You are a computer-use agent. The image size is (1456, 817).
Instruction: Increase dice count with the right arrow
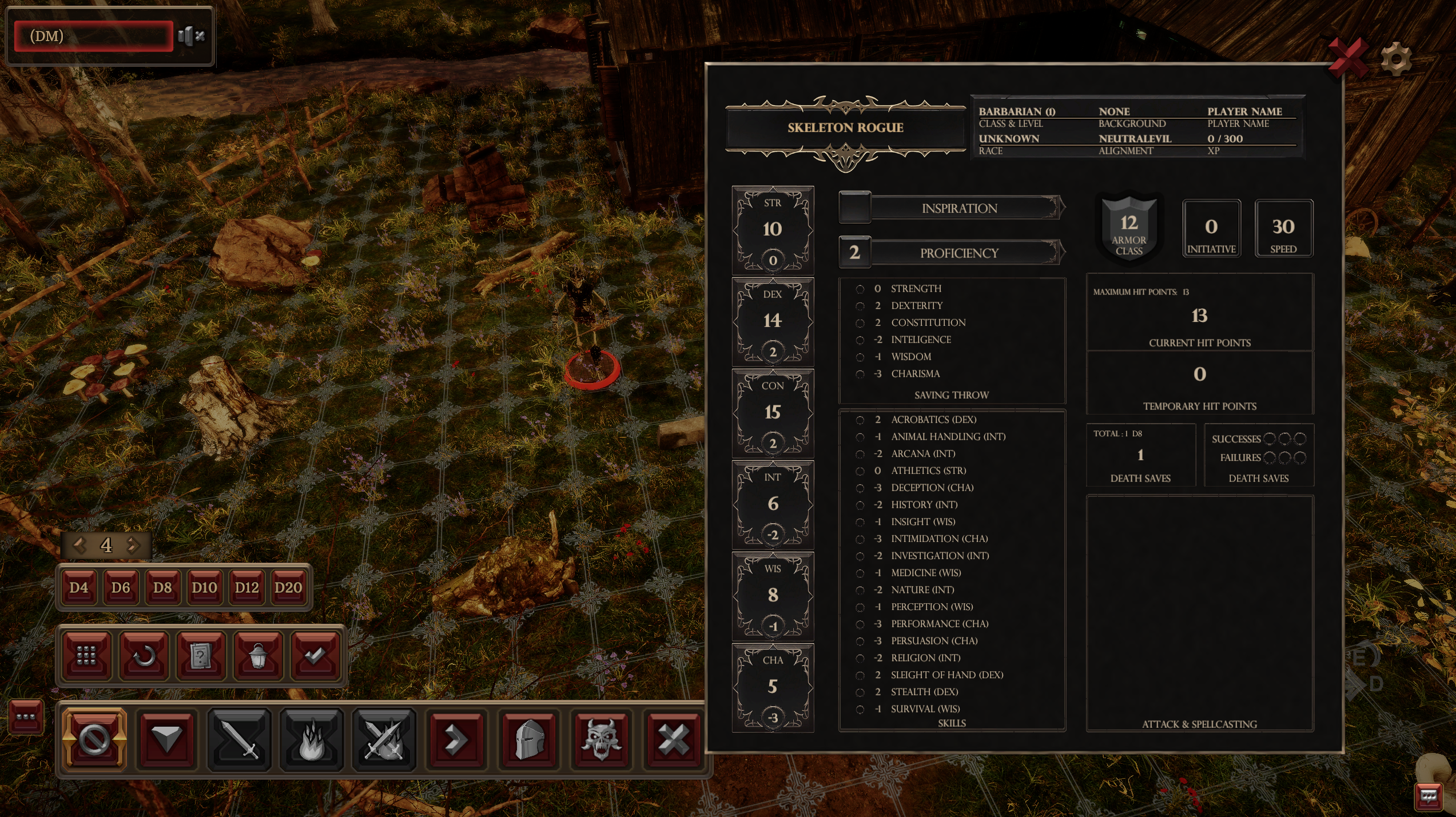click(x=133, y=545)
